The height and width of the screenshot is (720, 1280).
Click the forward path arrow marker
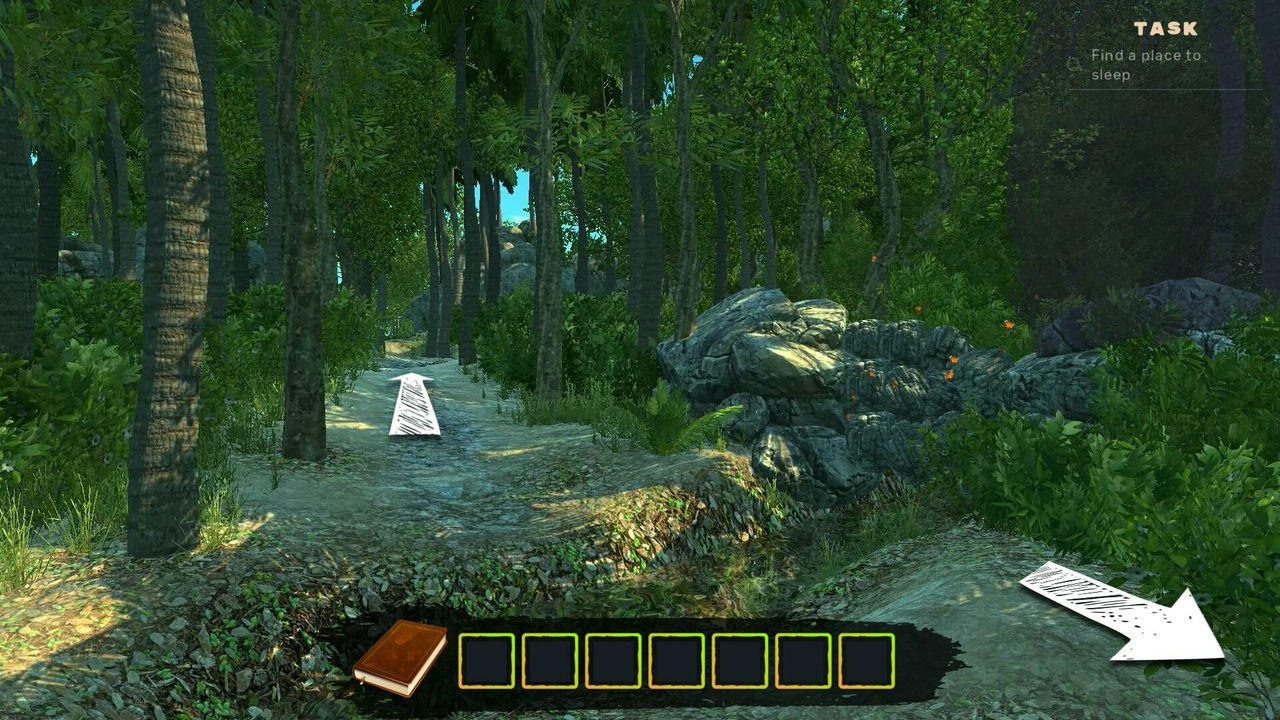(x=413, y=405)
